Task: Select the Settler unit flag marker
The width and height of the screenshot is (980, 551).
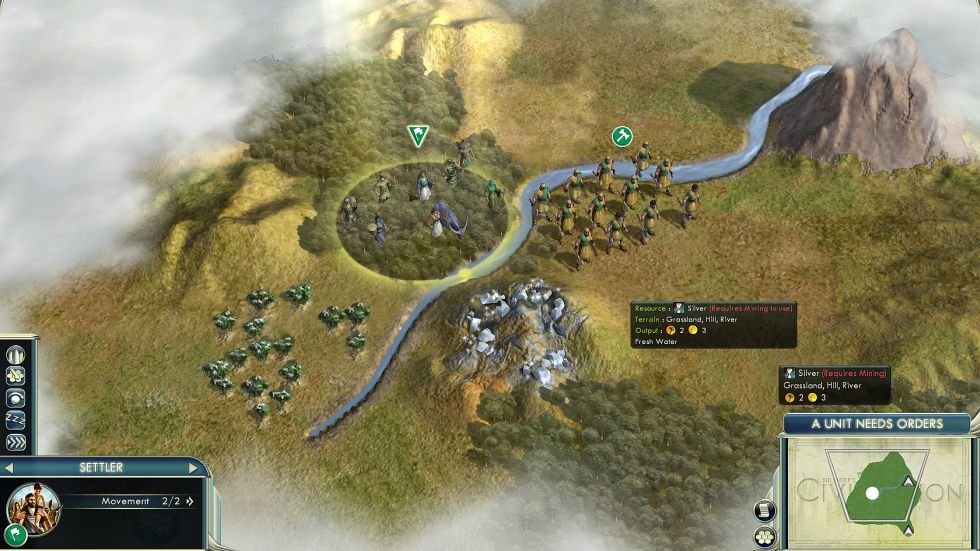Action: (x=416, y=135)
